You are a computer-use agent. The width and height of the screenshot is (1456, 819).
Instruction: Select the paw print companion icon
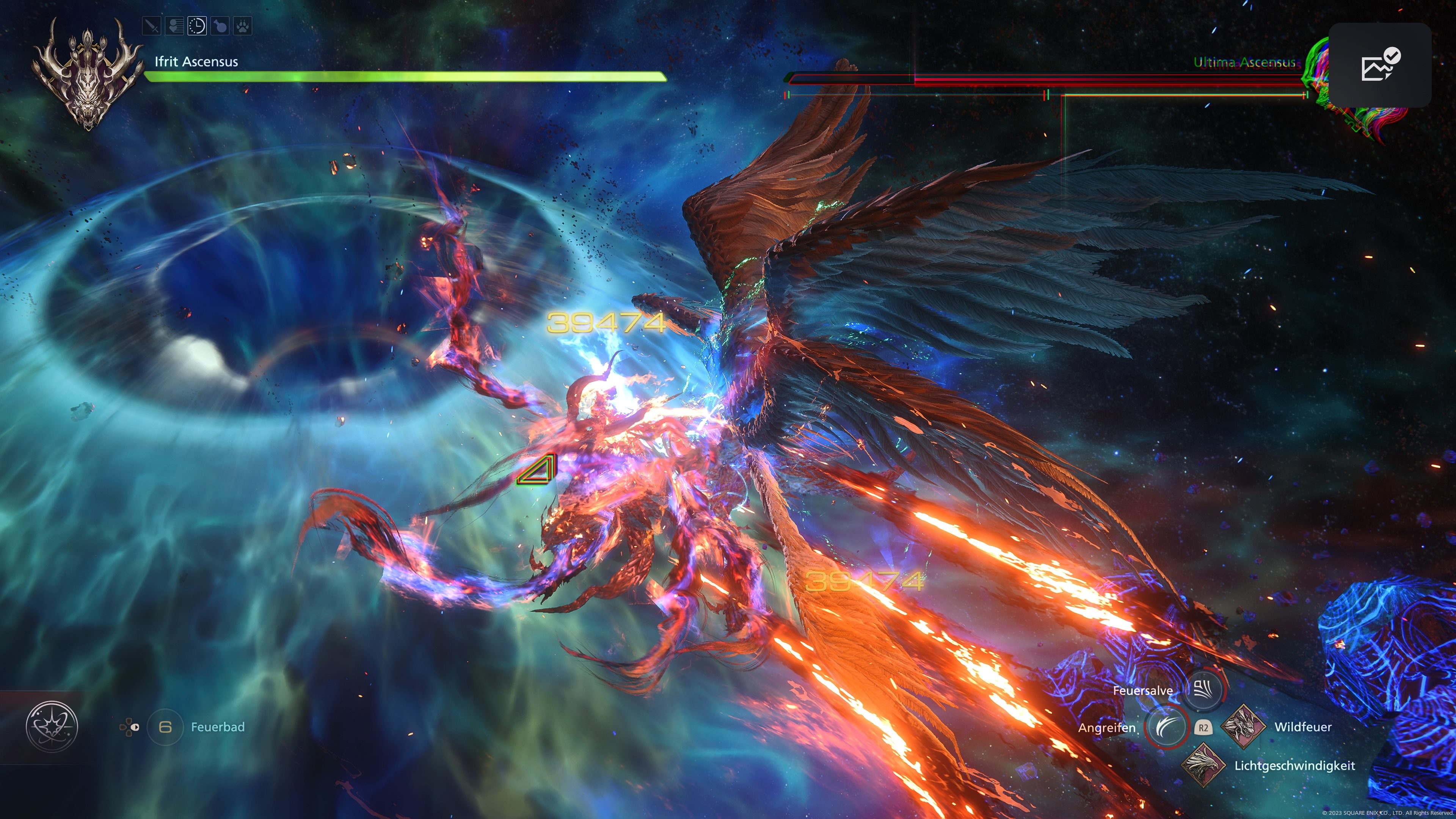(x=244, y=27)
